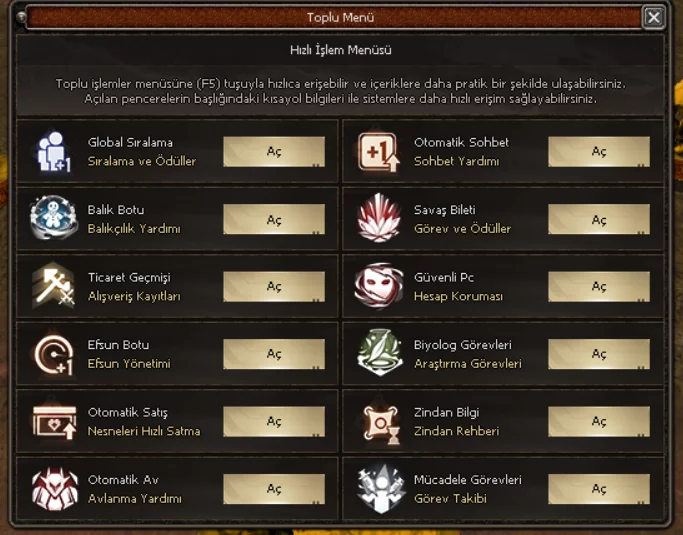Viewport: 683px width, 535px height.
Task: Click Aç next to Balık Botu
Action: (x=274, y=220)
